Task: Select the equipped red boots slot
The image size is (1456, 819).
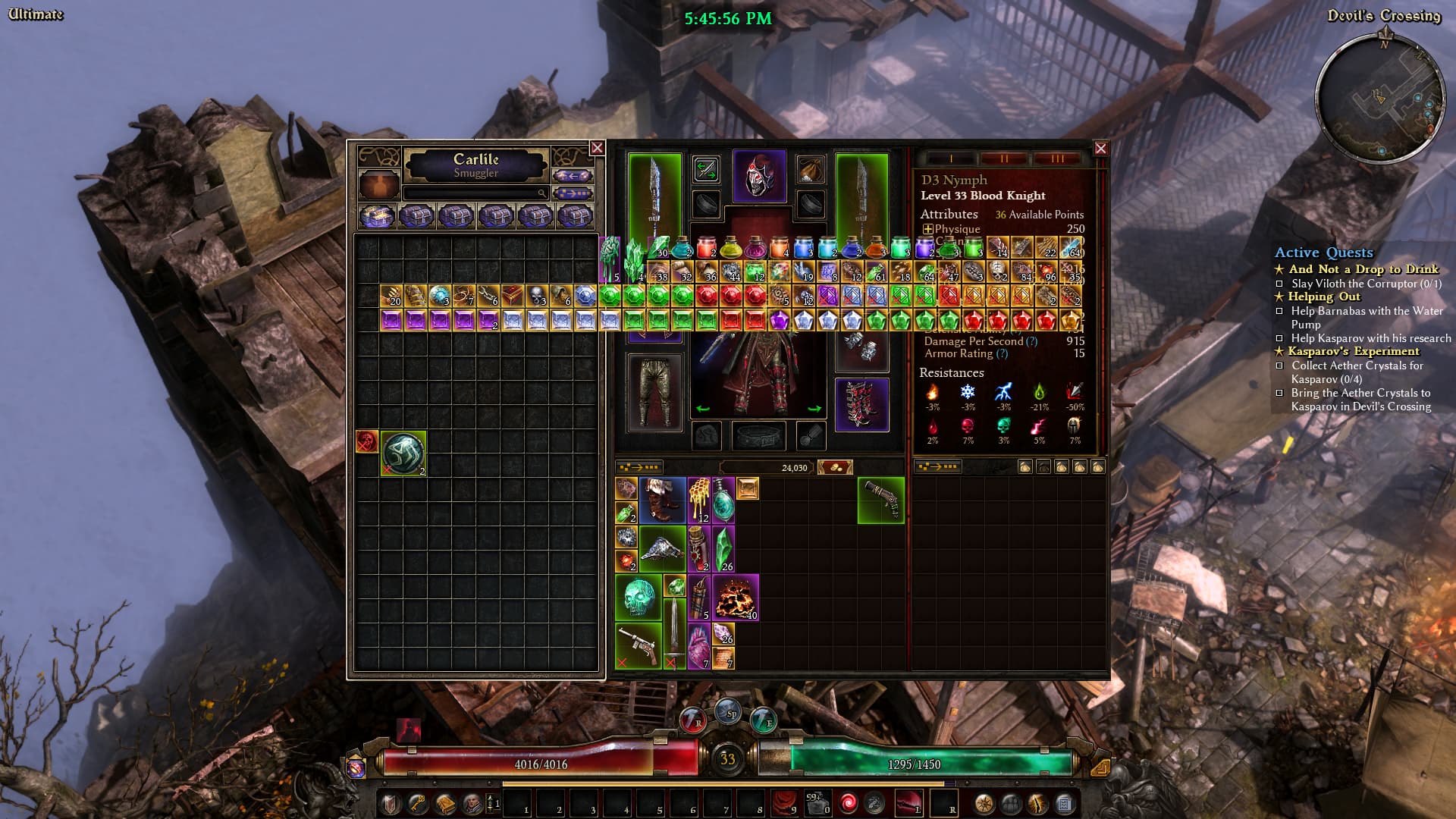Action: 861,404
